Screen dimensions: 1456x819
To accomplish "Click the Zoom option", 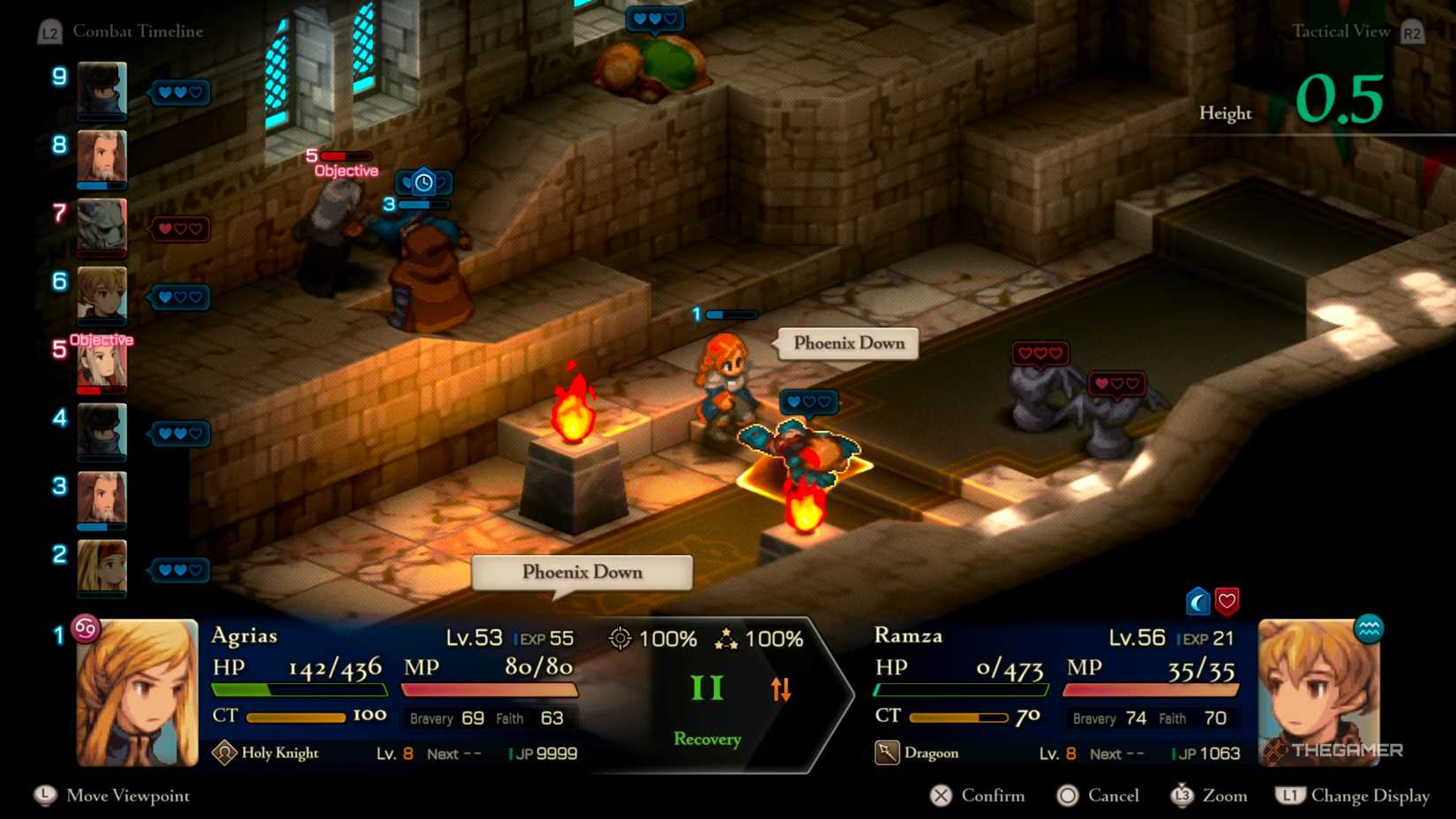I will coord(1209,796).
